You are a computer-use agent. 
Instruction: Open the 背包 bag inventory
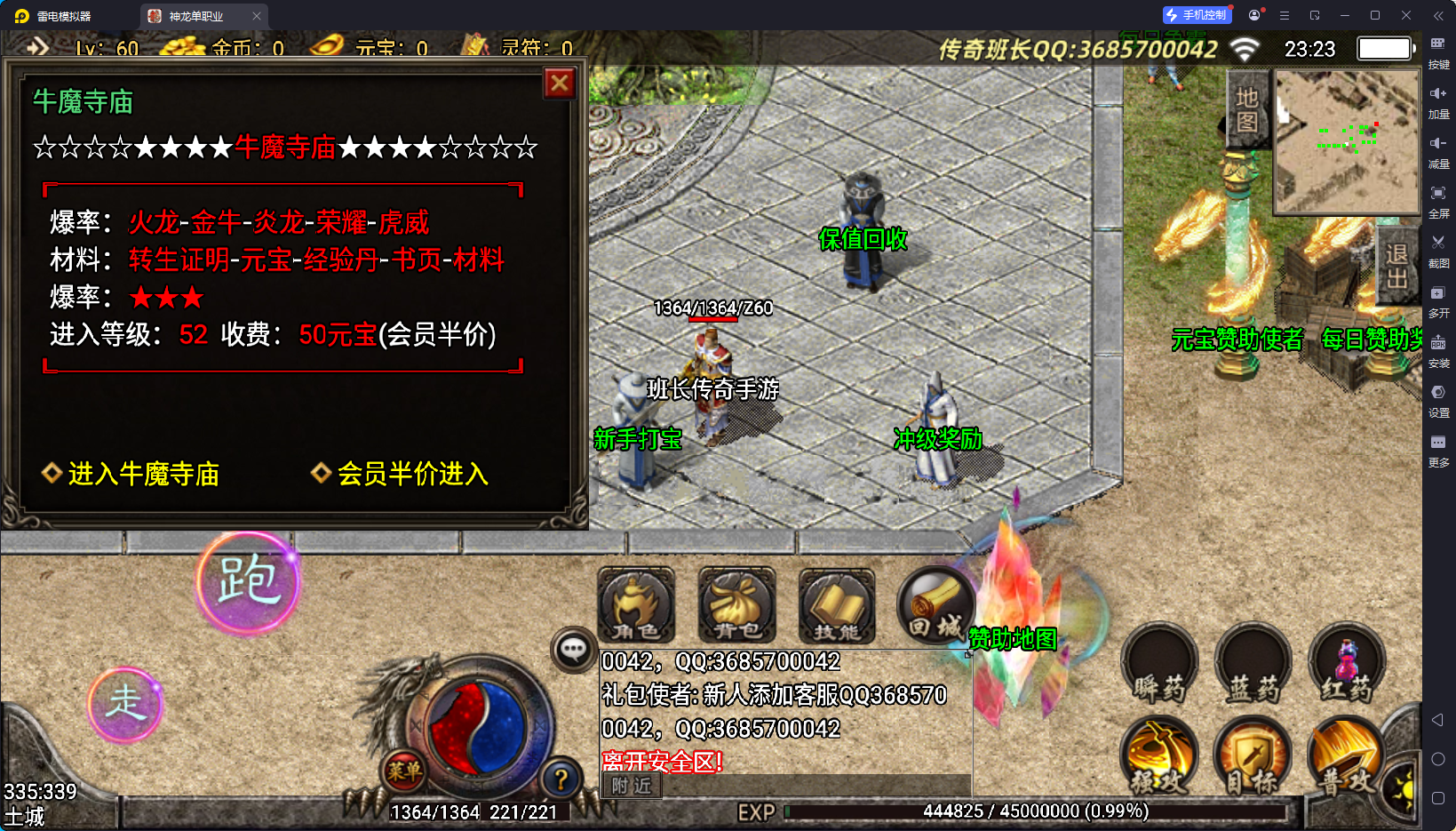point(736,606)
